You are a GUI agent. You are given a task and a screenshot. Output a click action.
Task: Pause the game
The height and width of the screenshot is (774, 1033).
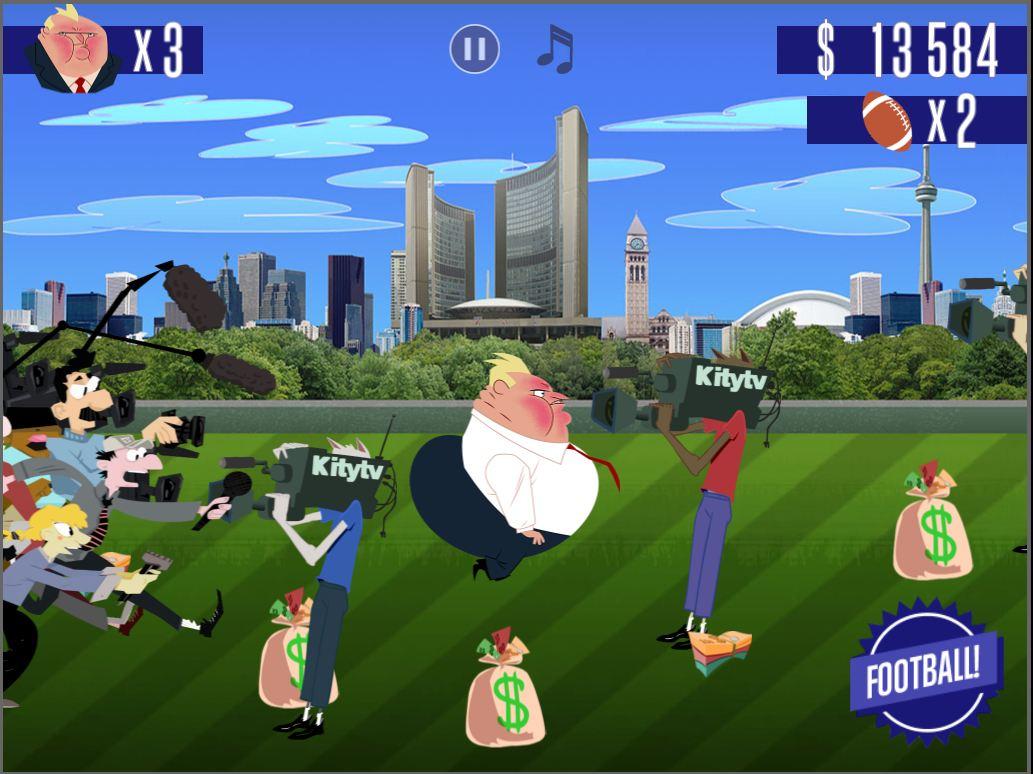pyautogui.click(x=474, y=49)
